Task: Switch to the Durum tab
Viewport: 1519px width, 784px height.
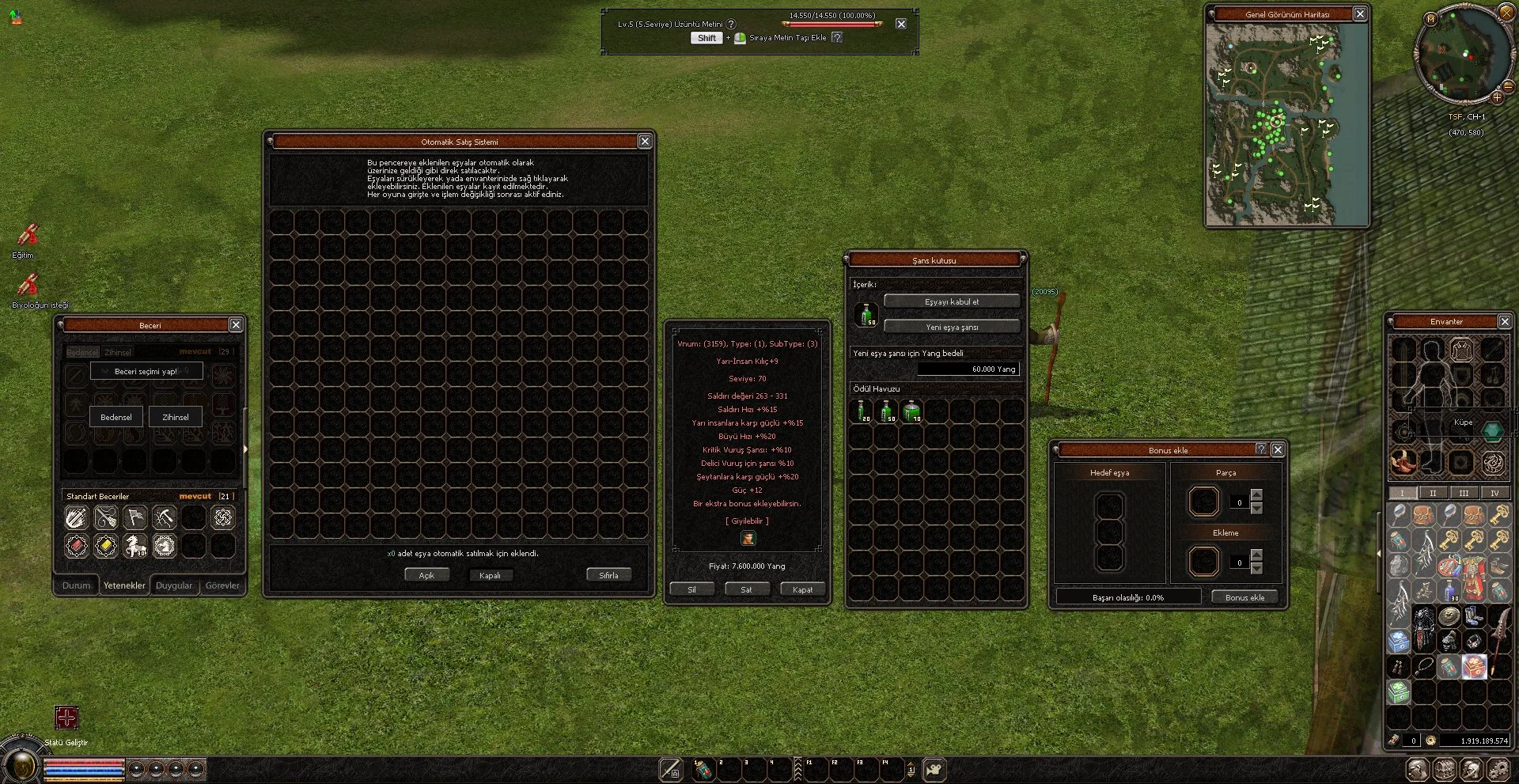Action: [77, 585]
